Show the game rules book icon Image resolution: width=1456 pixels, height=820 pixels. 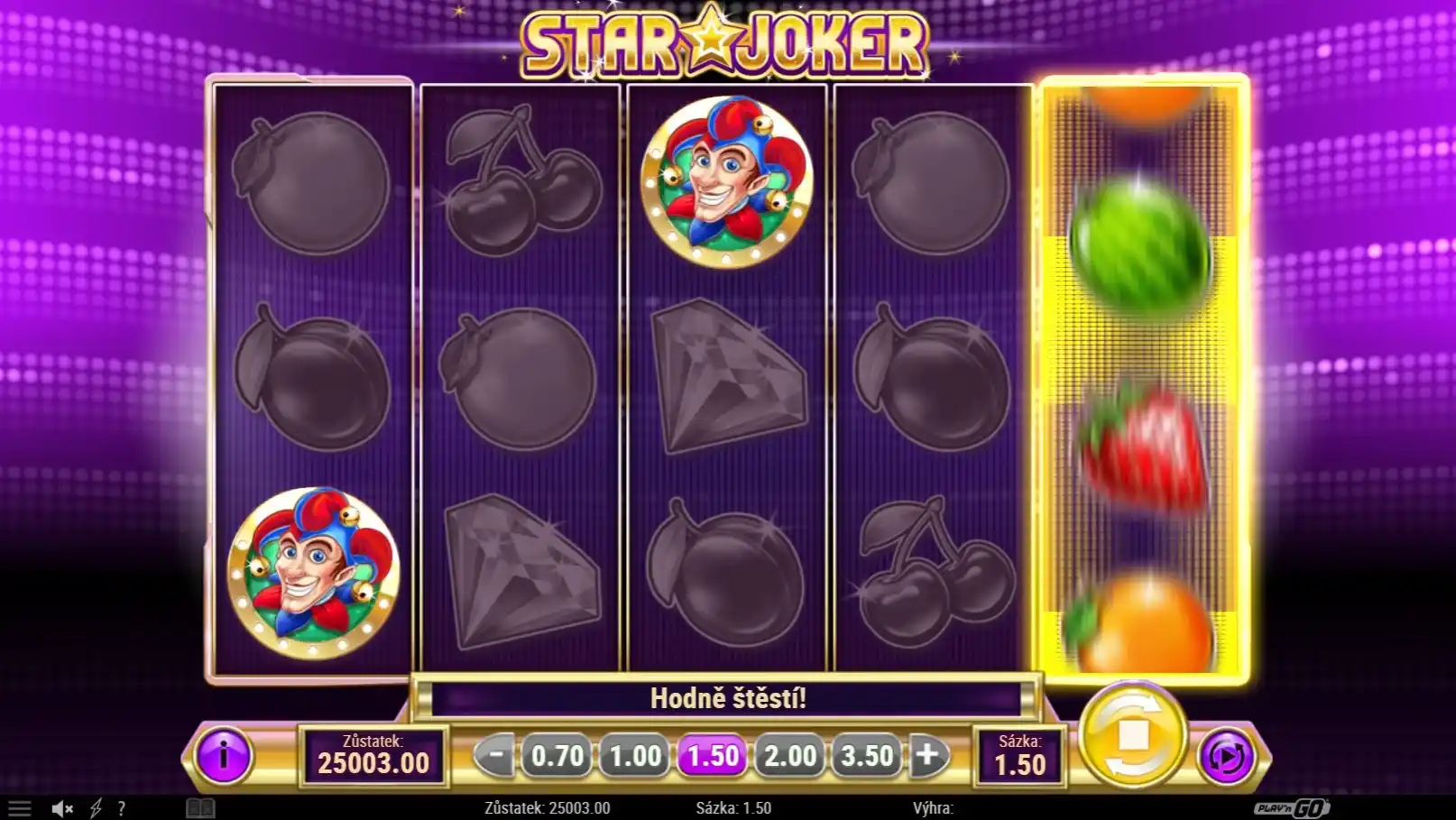(200, 808)
